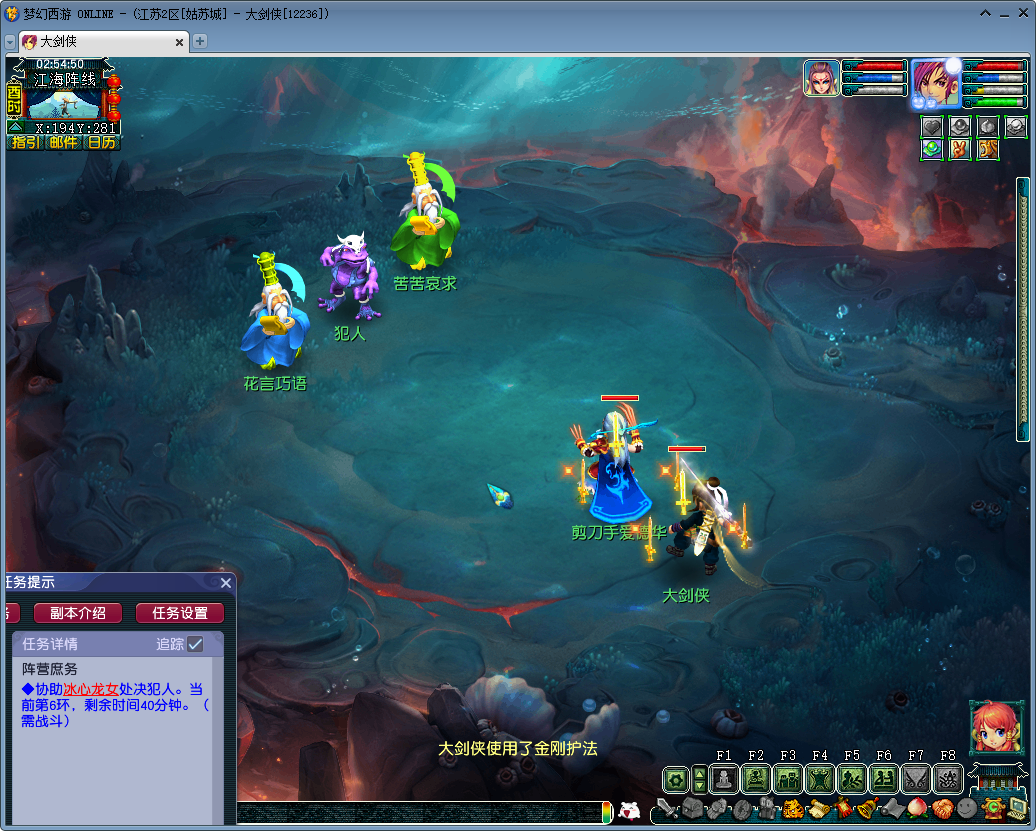Click the green orb buff icon
The height and width of the screenshot is (831, 1036).
pos(932,149)
